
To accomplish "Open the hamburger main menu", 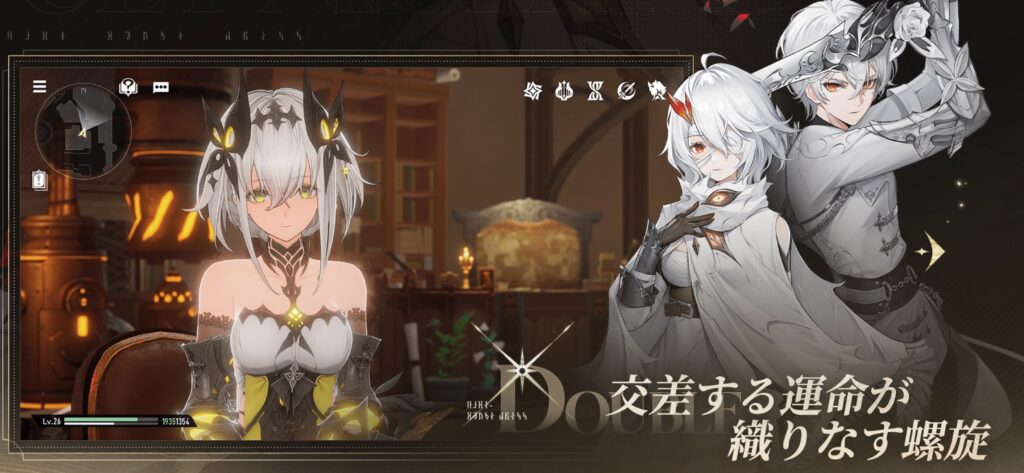I will tap(40, 86).
